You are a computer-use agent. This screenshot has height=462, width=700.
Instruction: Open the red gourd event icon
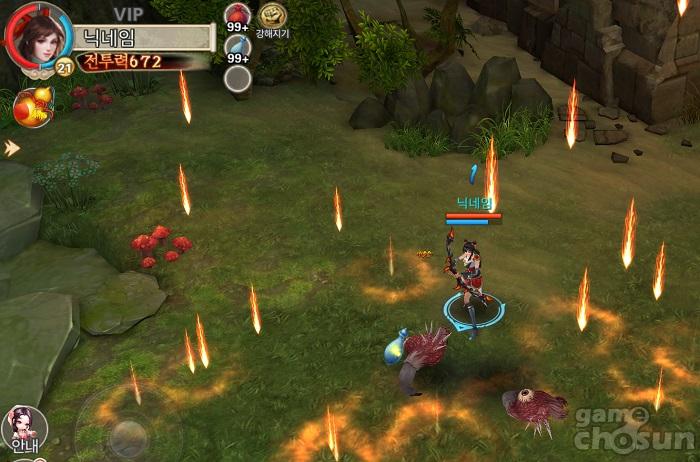(32, 108)
